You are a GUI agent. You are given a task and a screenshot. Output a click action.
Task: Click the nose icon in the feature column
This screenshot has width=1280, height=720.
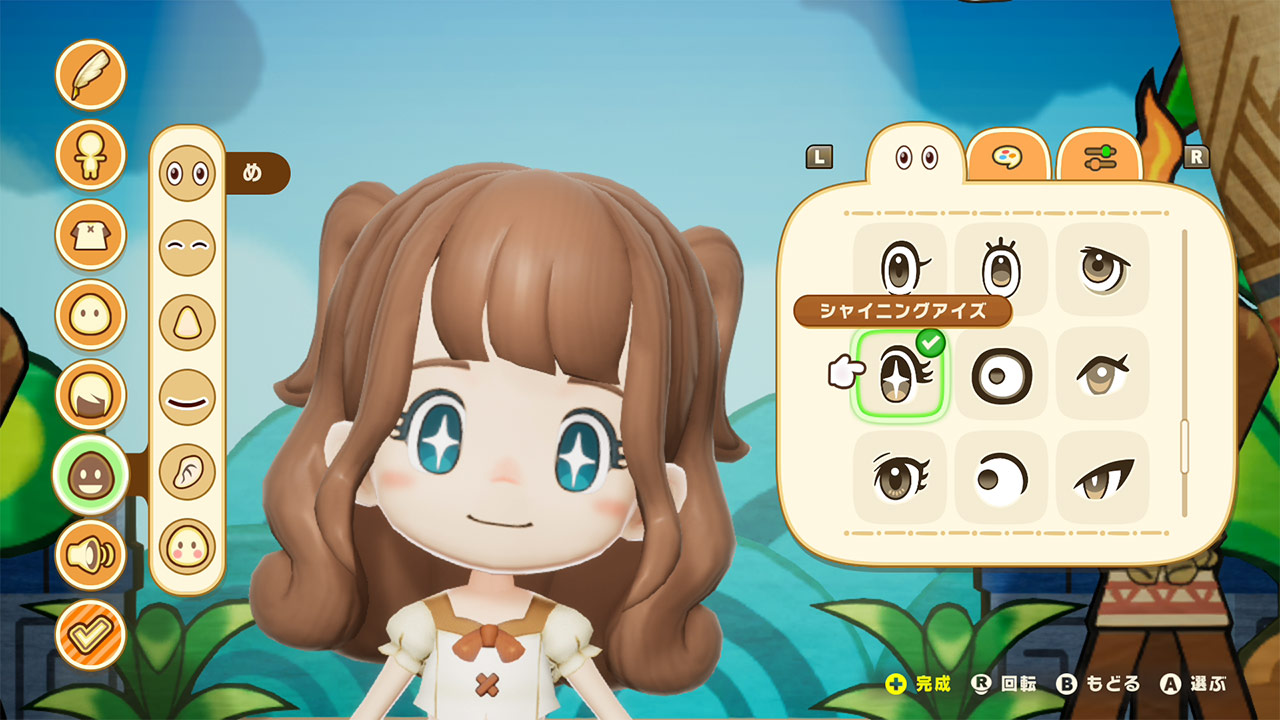pos(186,320)
